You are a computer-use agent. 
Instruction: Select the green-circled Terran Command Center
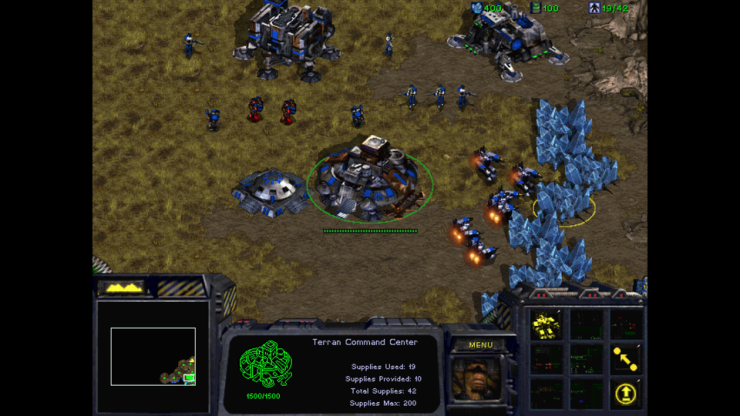(370, 180)
